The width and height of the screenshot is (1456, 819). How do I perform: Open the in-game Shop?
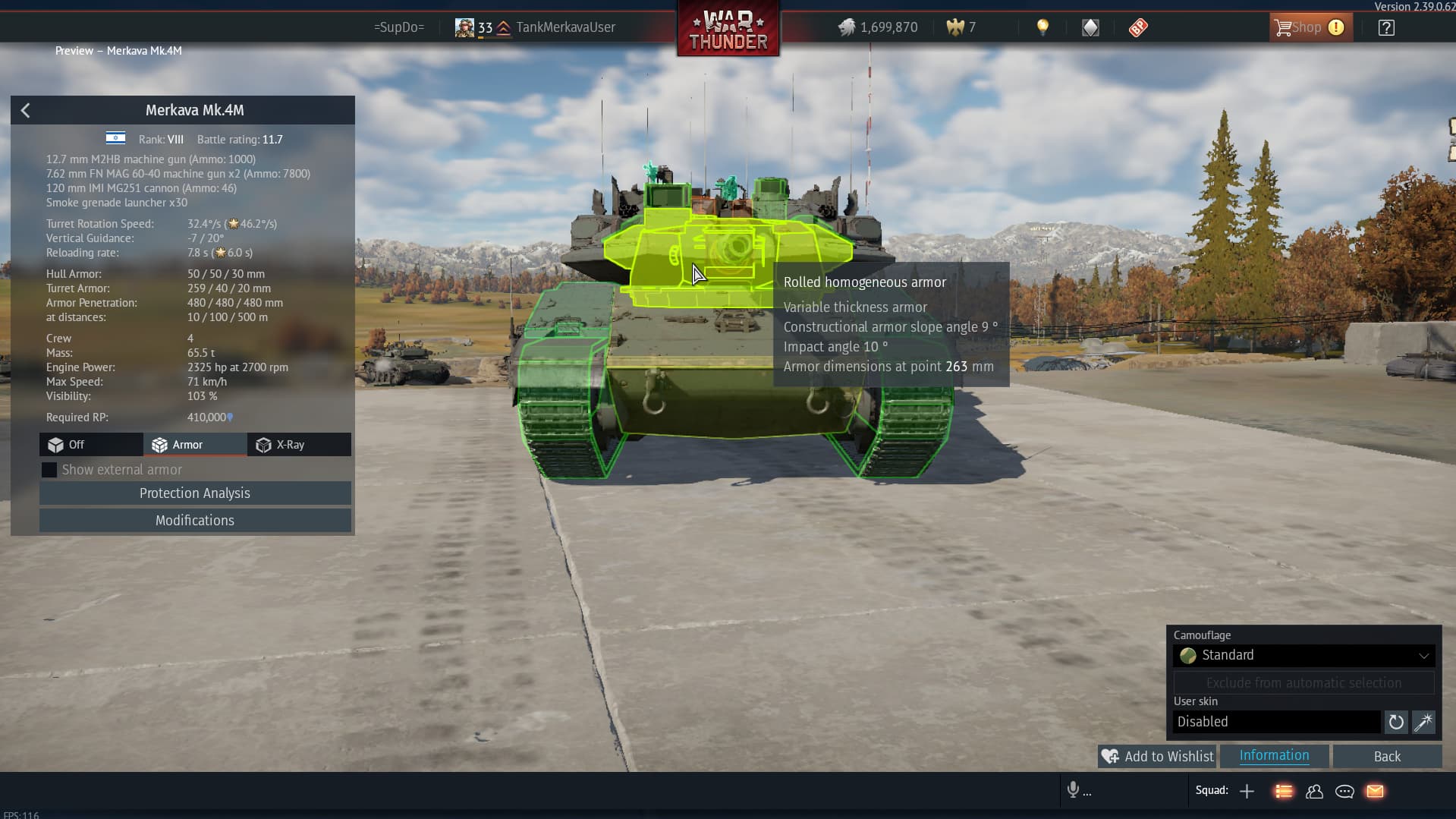click(x=1307, y=27)
